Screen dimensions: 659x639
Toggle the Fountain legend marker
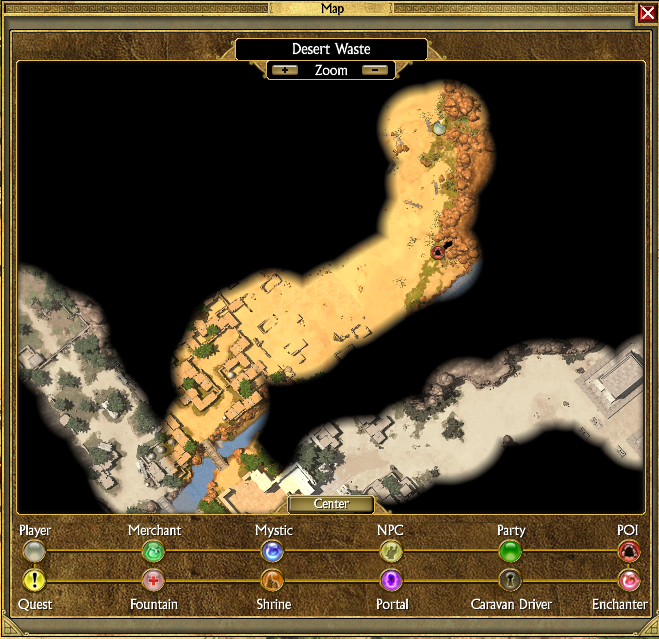(x=153, y=580)
